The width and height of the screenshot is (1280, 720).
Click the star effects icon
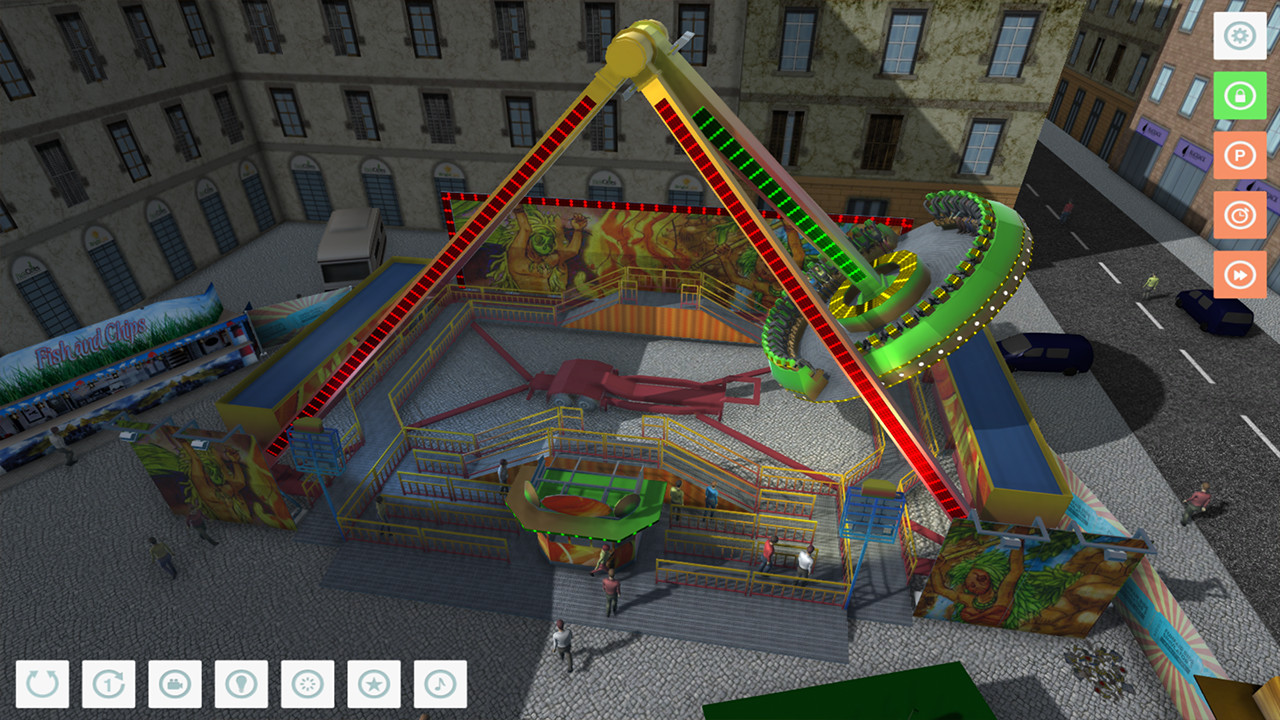375,685
